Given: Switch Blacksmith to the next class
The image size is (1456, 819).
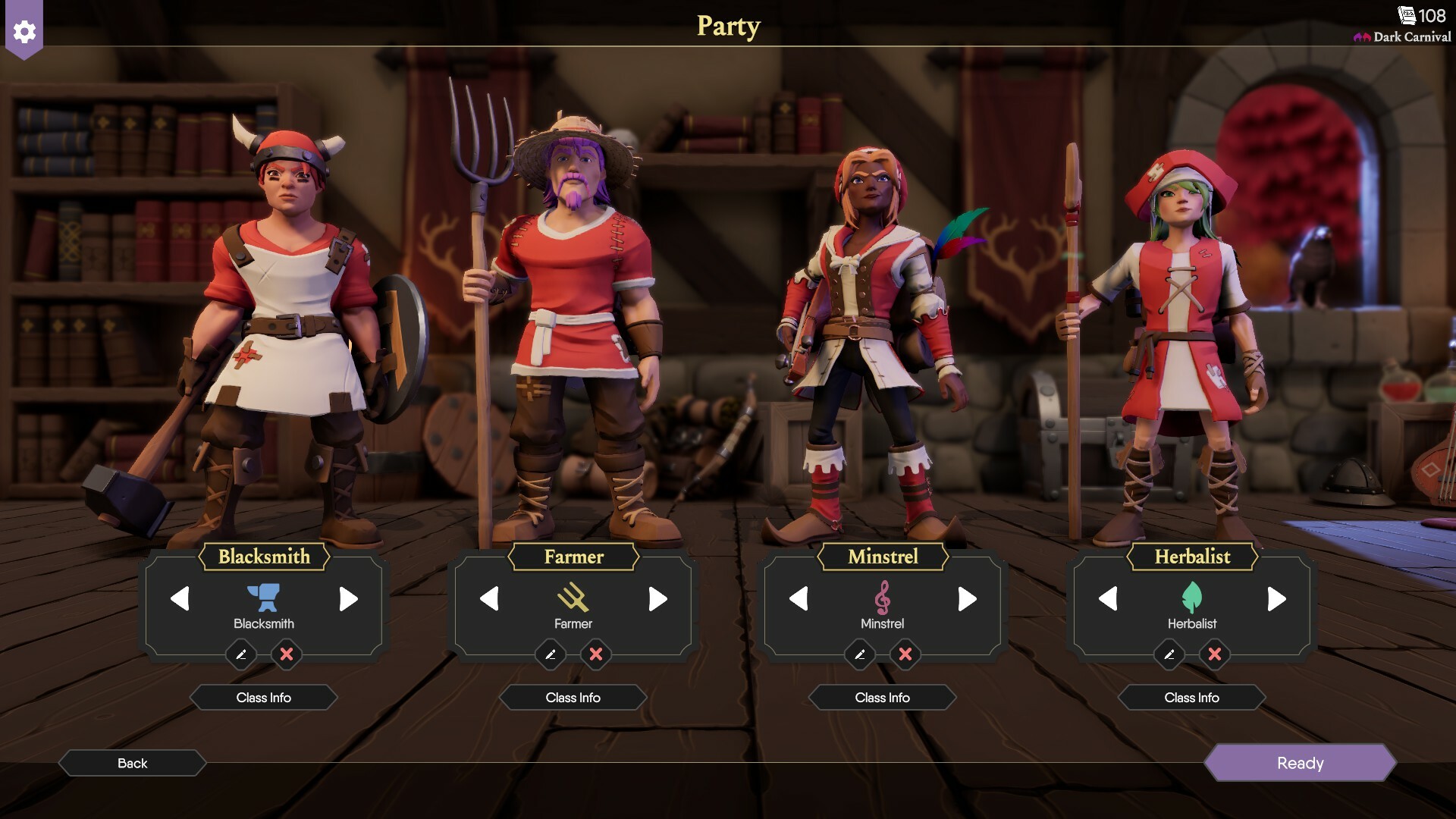Looking at the screenshot, I should click(x=348, y=599).
